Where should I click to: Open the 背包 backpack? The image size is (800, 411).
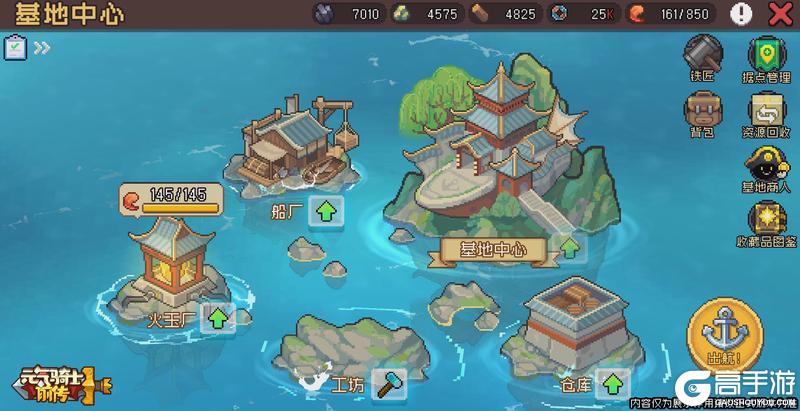(x=703, y=112)
